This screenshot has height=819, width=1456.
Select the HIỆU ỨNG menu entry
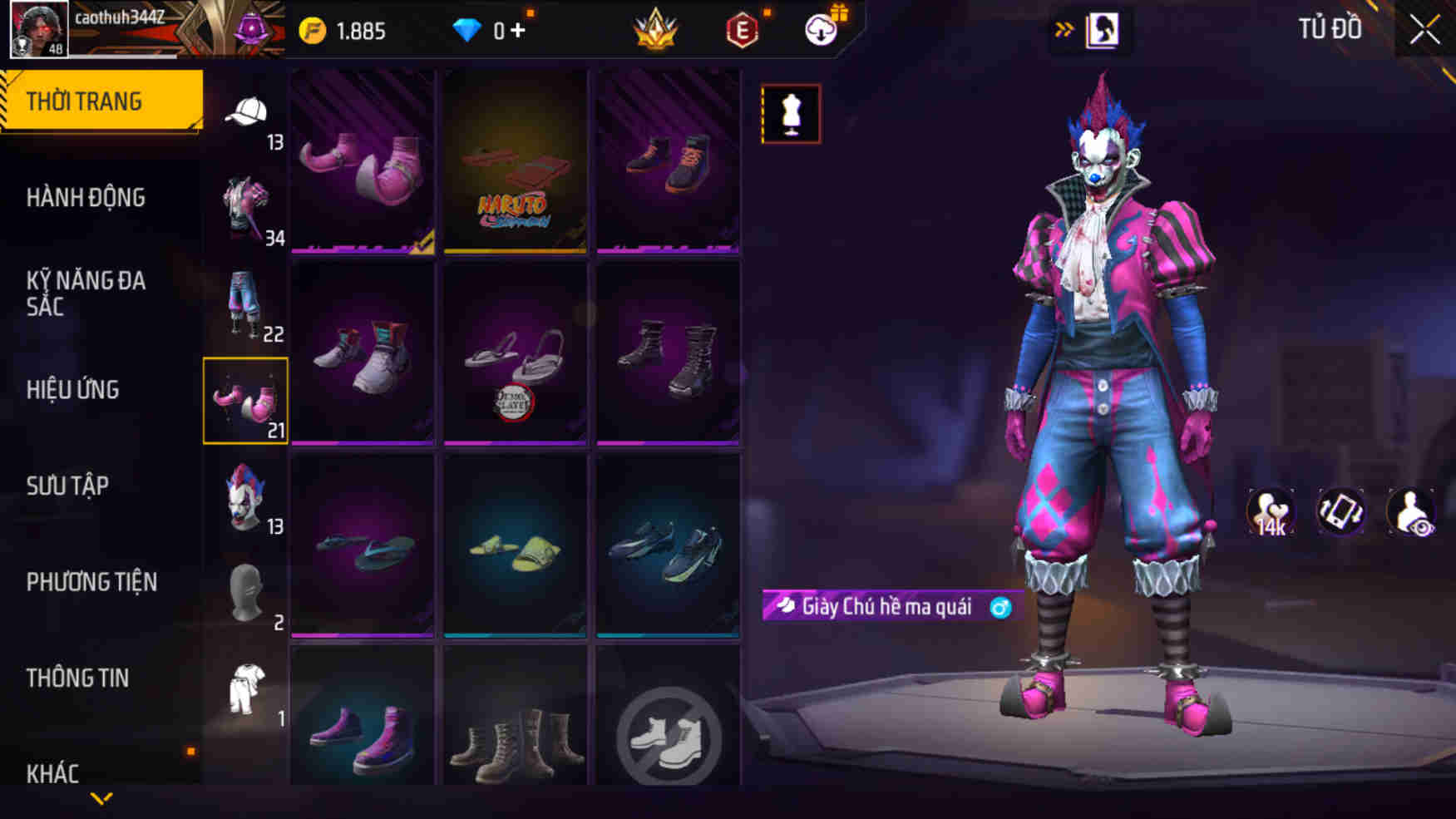73,390
